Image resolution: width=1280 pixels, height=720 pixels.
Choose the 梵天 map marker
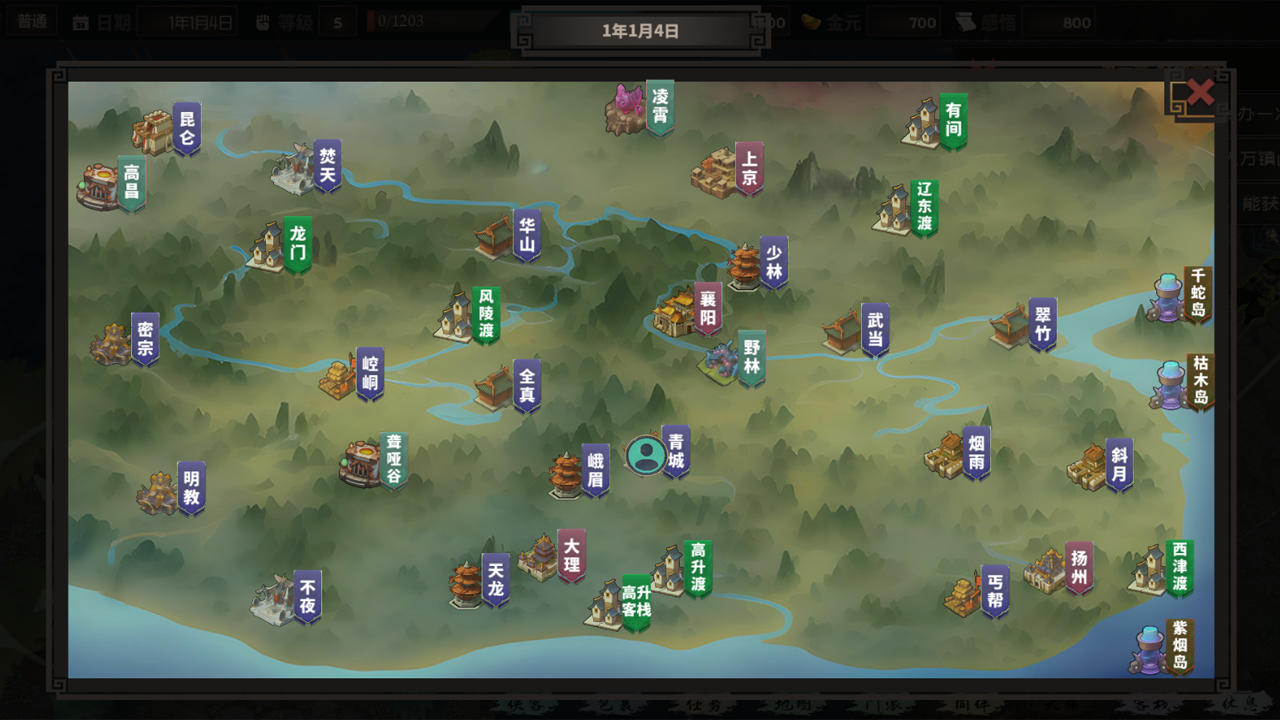(x=327, y=164)
